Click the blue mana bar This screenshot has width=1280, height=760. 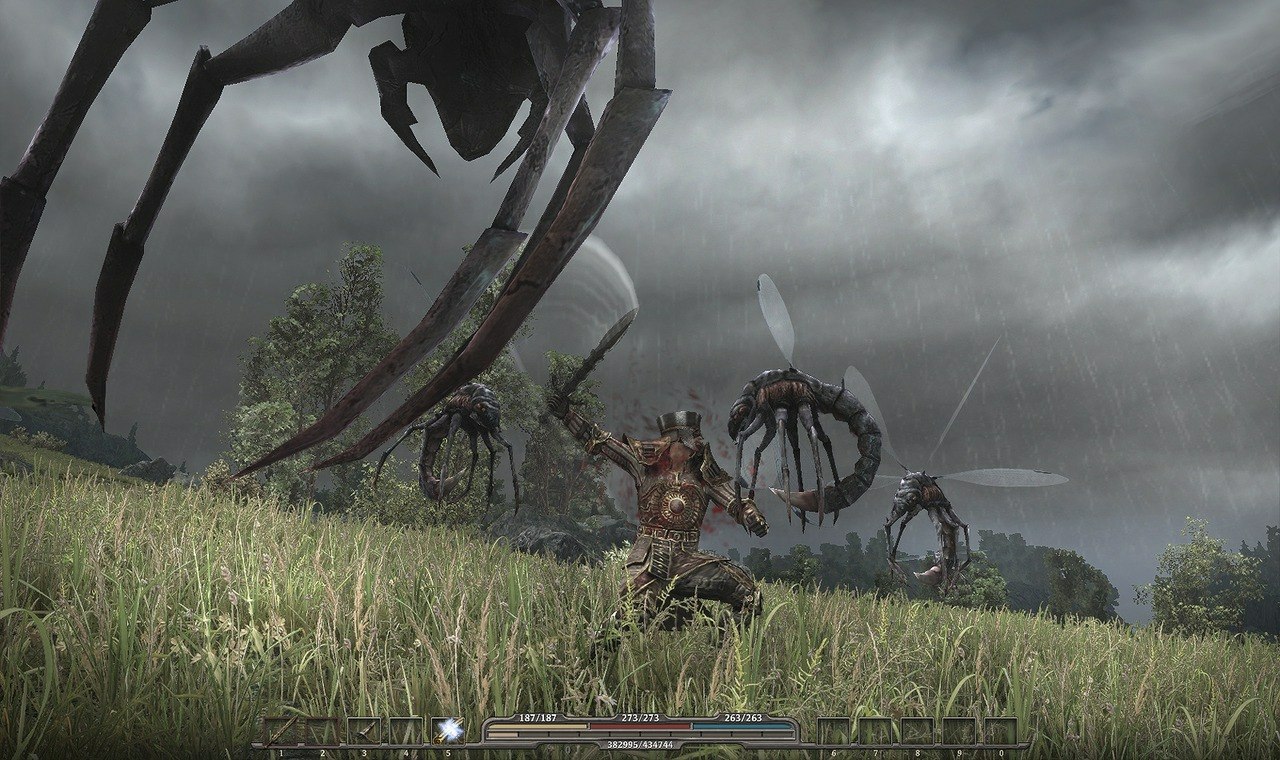[x=740, y=726]
